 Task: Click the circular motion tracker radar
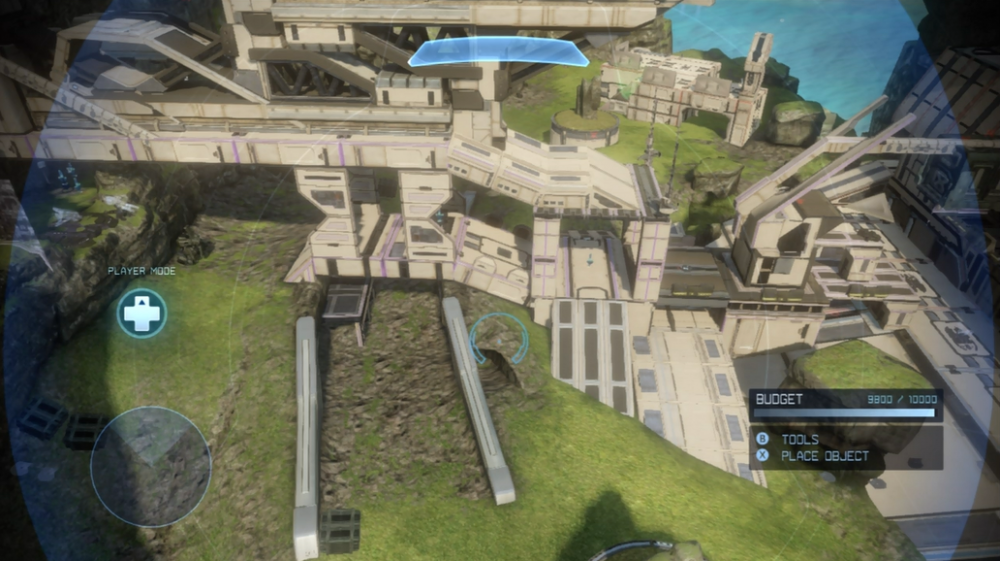click(150, 466)
